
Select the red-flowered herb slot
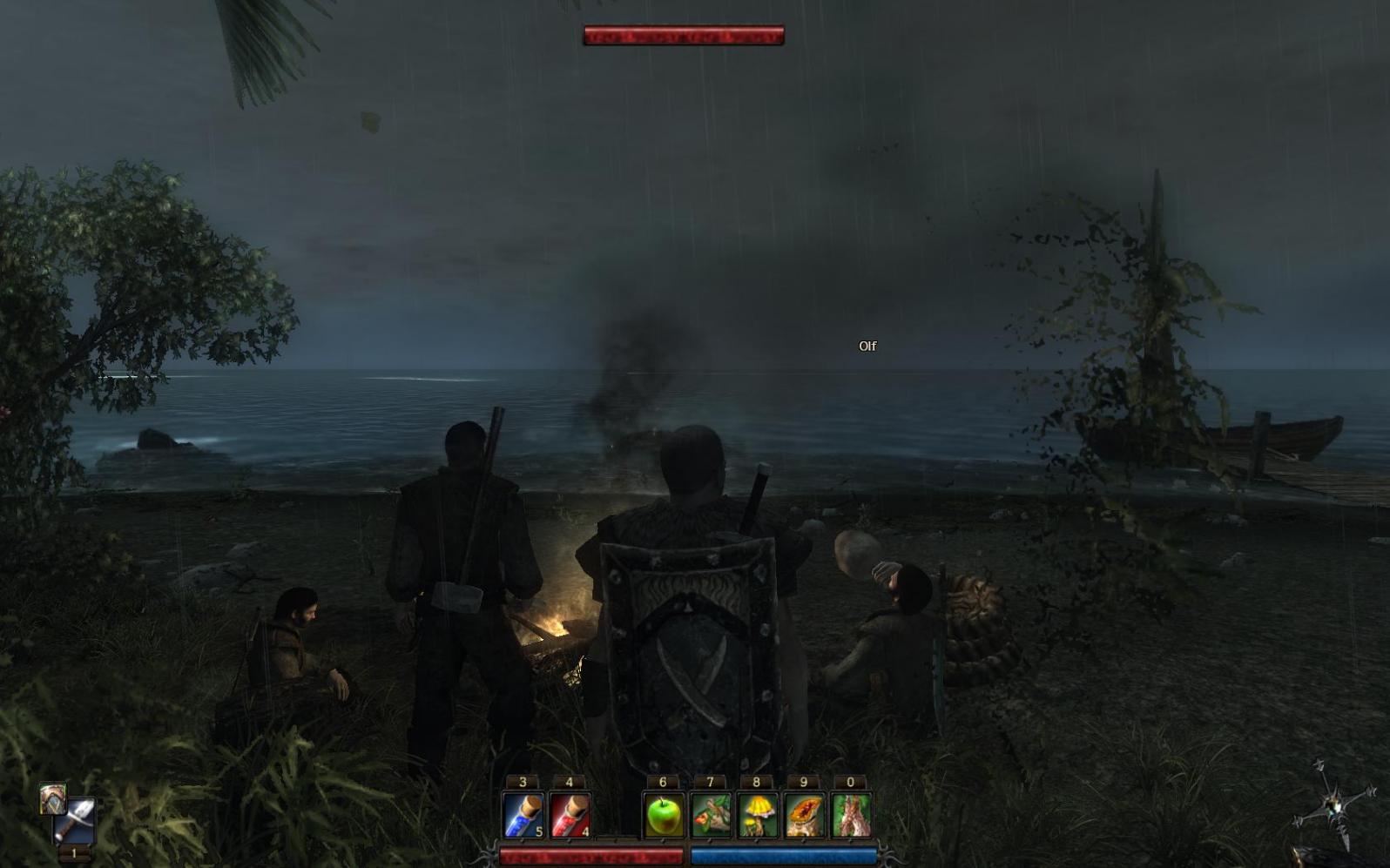(x=711, y=815)
